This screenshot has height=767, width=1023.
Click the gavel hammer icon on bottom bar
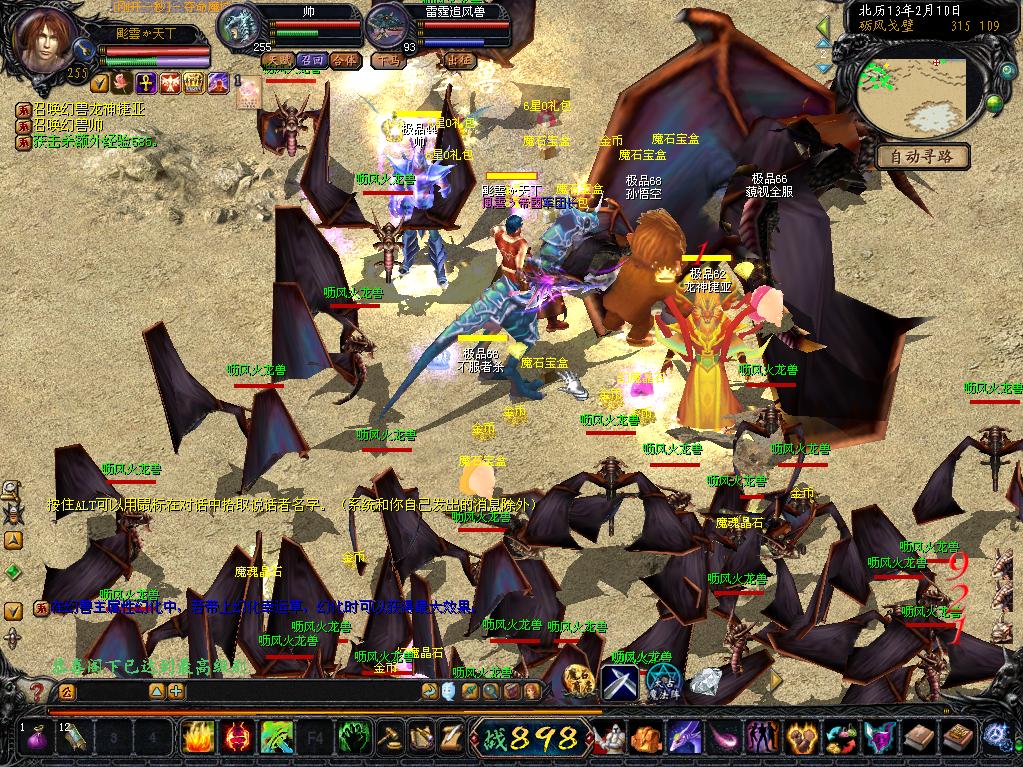(389, 738)
